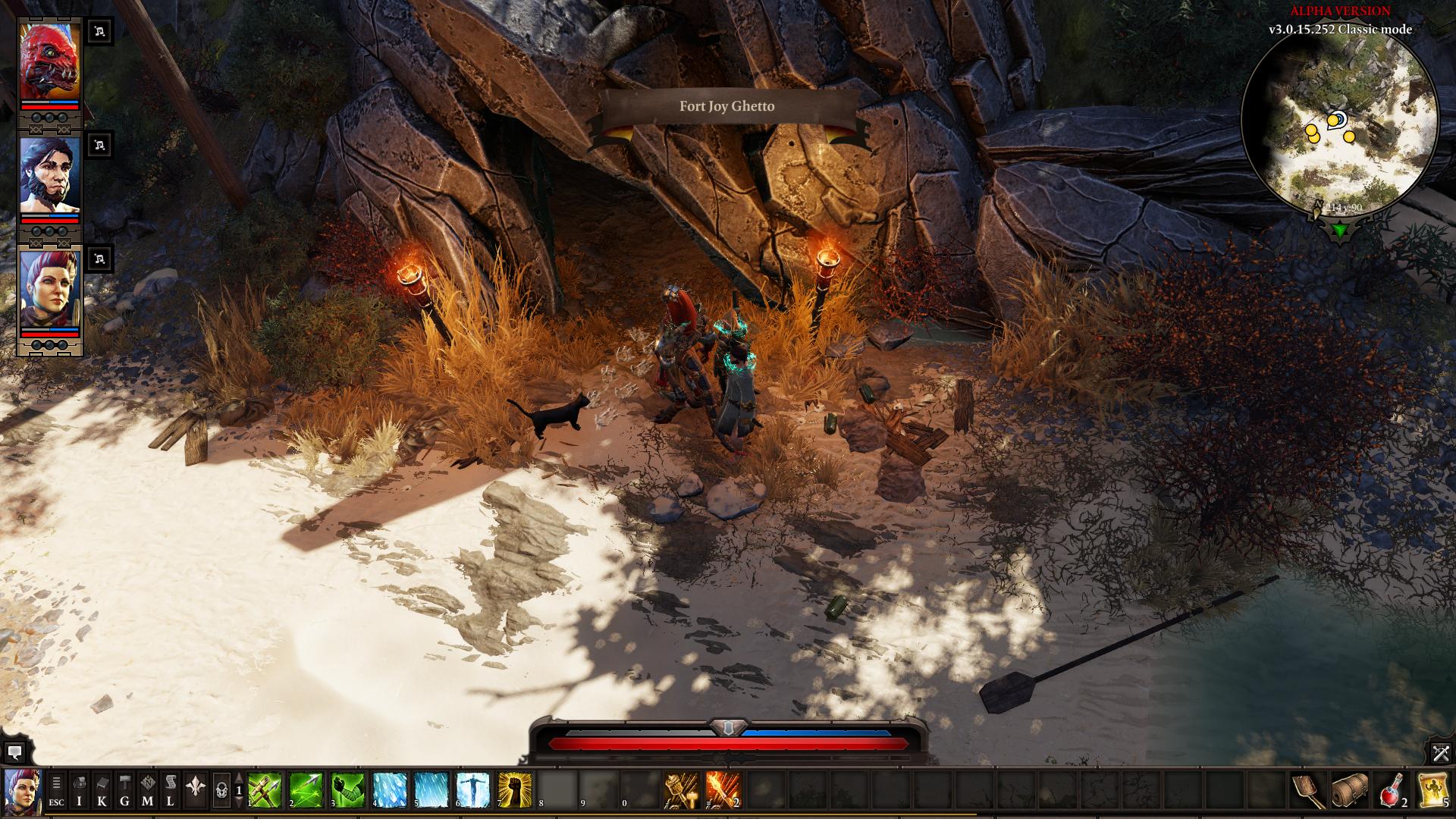Toggle the hotbar padlock icon
The height and width of the screenshot is (819, 1456).
pyautogui.click(x=221, y=791)
